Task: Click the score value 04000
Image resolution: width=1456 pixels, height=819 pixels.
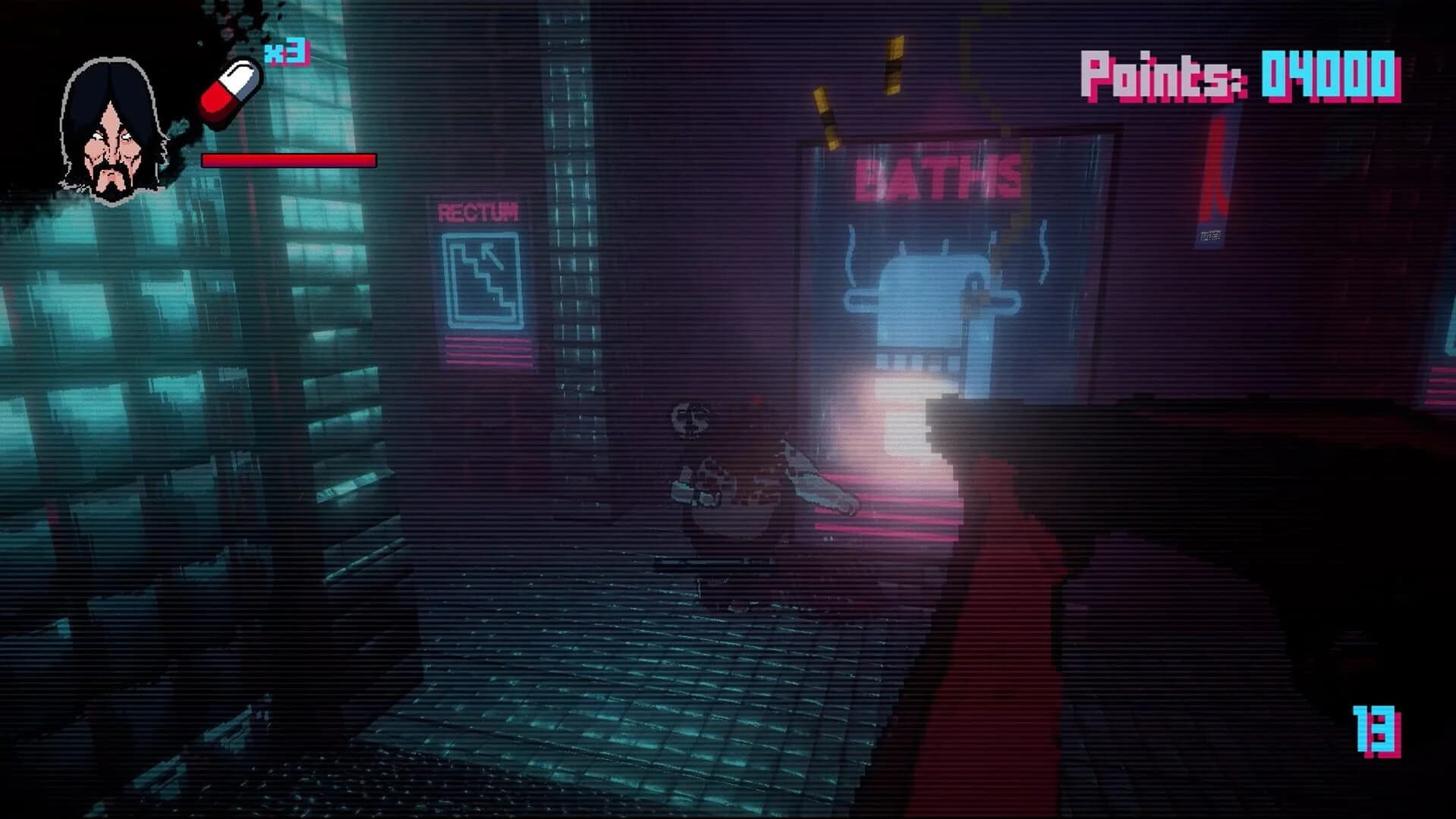Action: 1332,76
